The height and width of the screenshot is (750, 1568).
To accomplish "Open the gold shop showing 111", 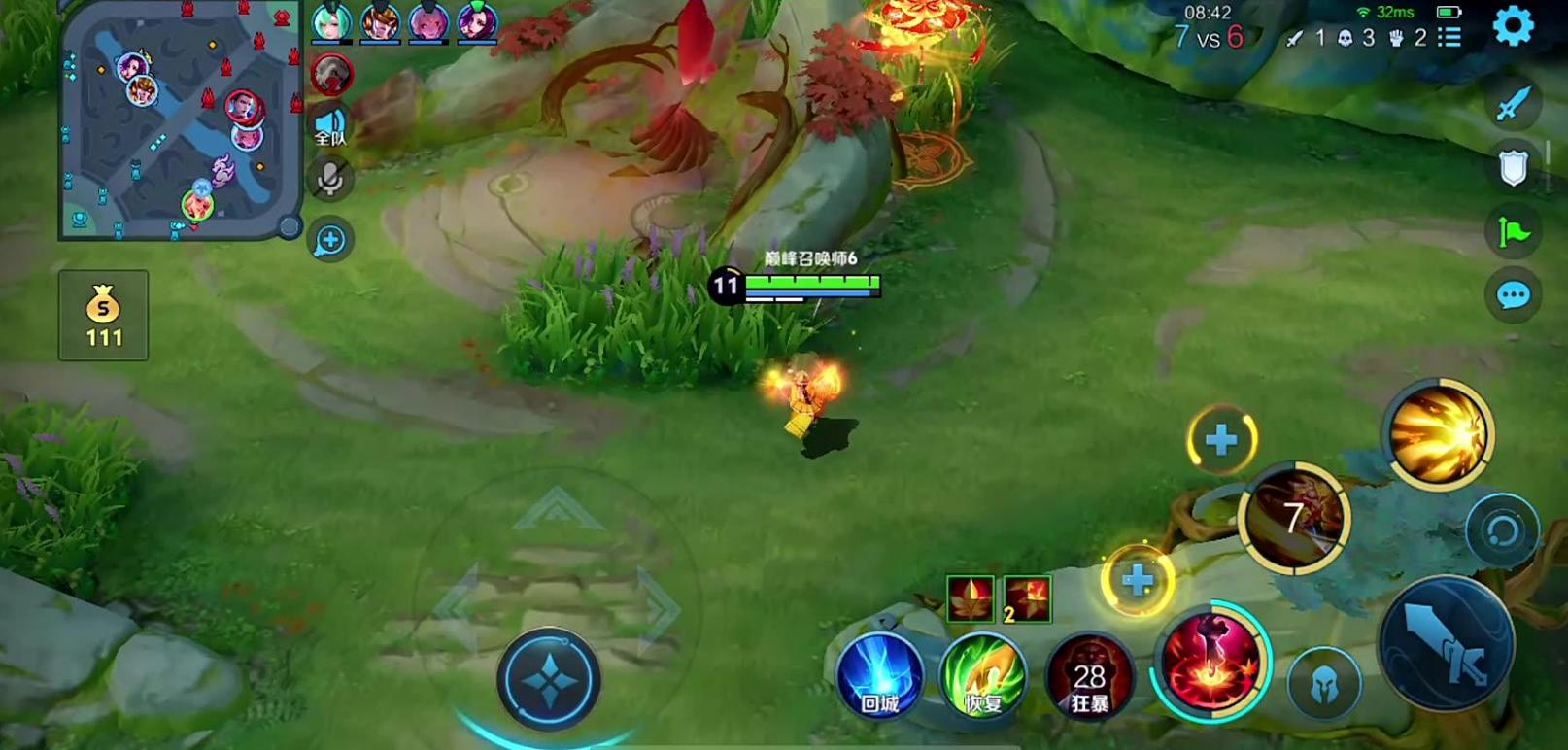I will [104, 316].
